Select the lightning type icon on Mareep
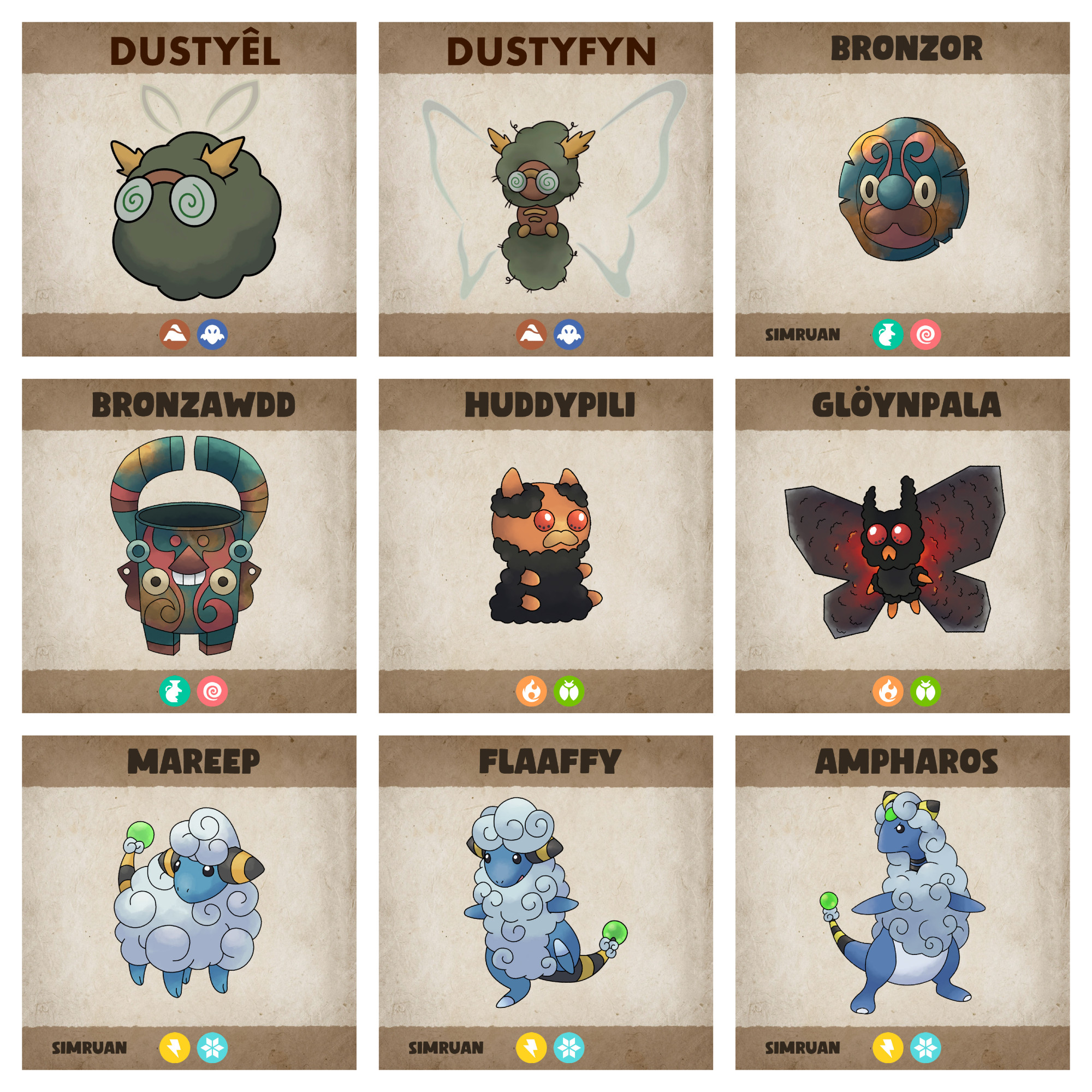This screenshot has width=1092, height=1092. 174,1047
